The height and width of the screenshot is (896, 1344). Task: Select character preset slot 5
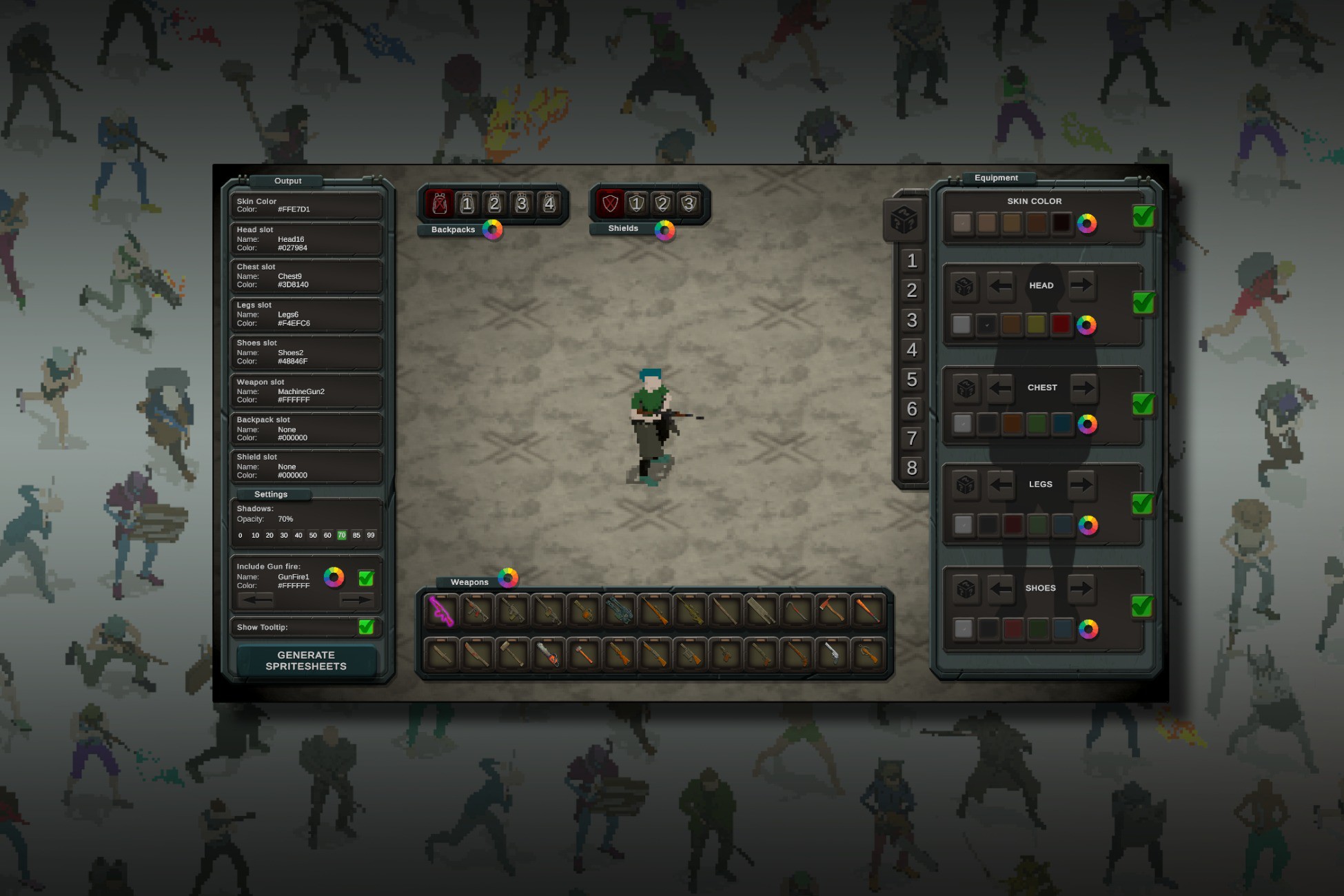913,380
